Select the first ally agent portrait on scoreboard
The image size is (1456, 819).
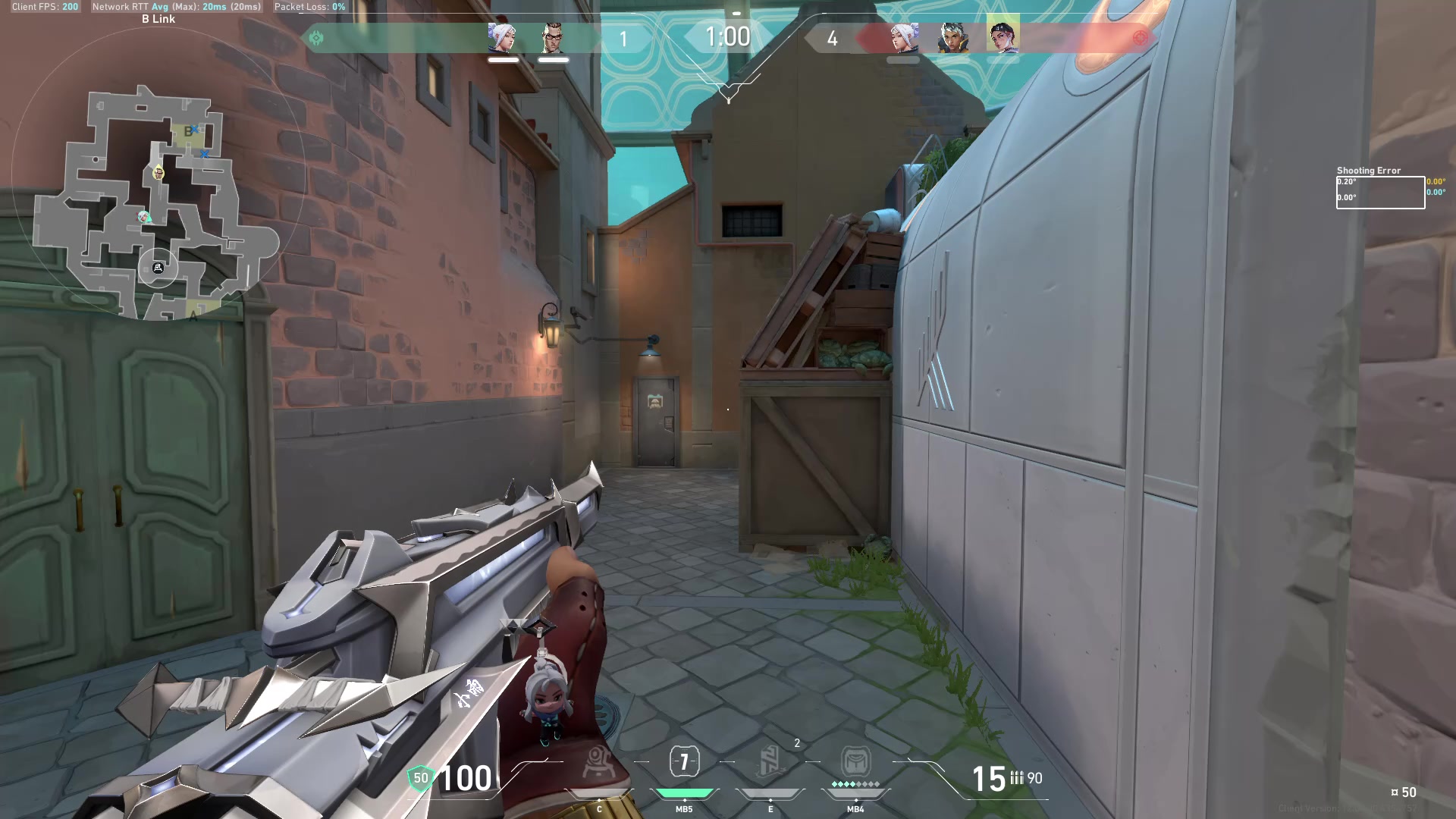tap(502, 38)
